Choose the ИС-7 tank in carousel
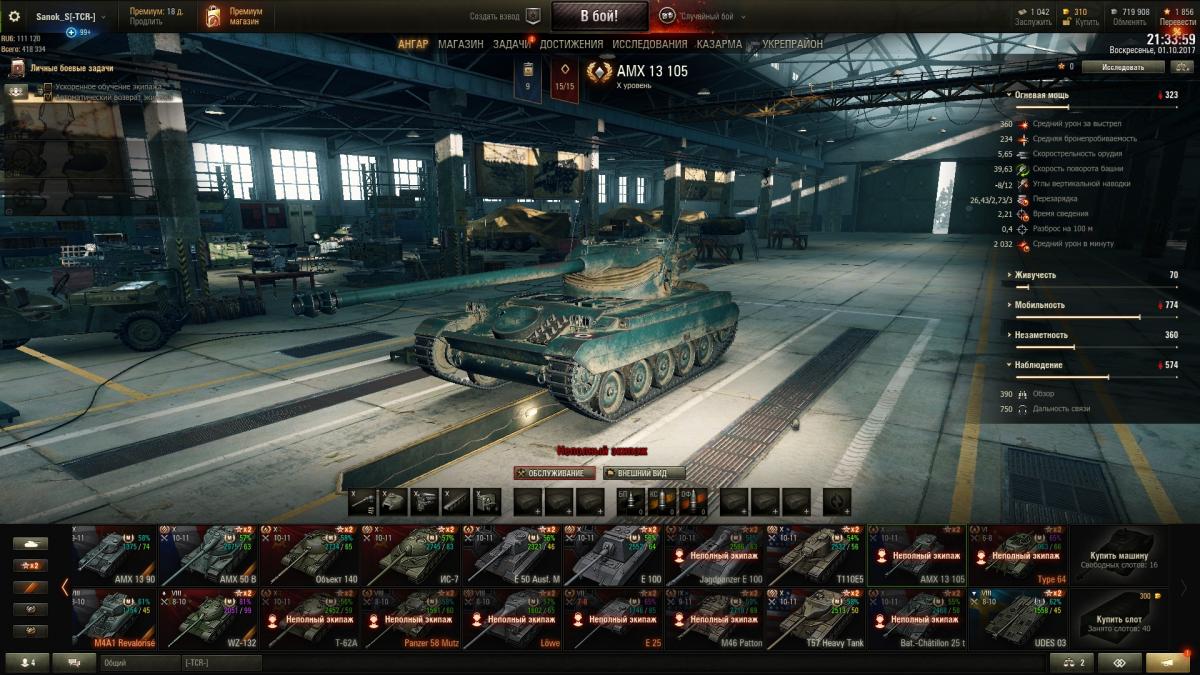Screen dimensions: 1200x675 click(411, 554)
